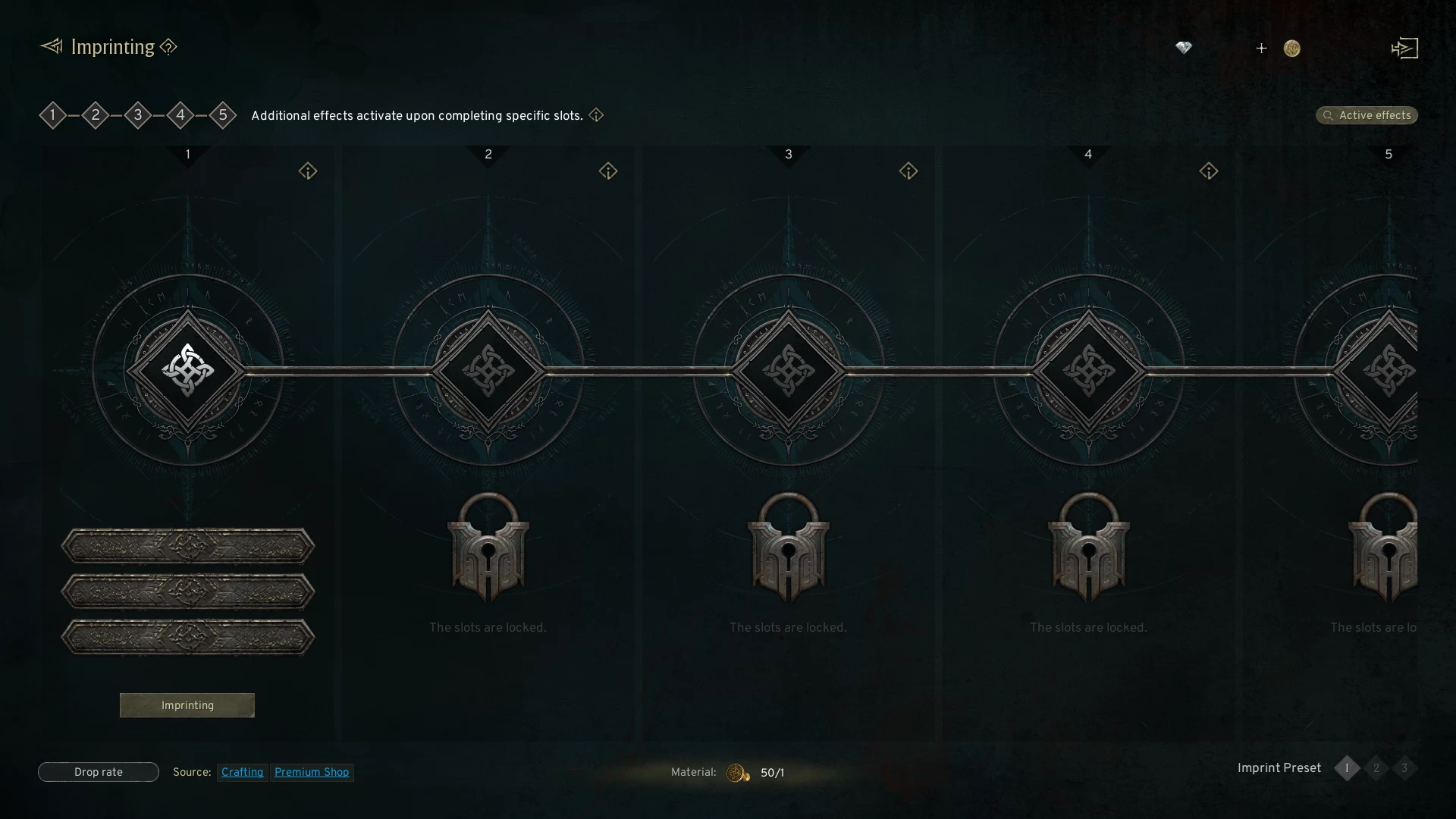Go back using the Imprinting arrow

(51, 47)
